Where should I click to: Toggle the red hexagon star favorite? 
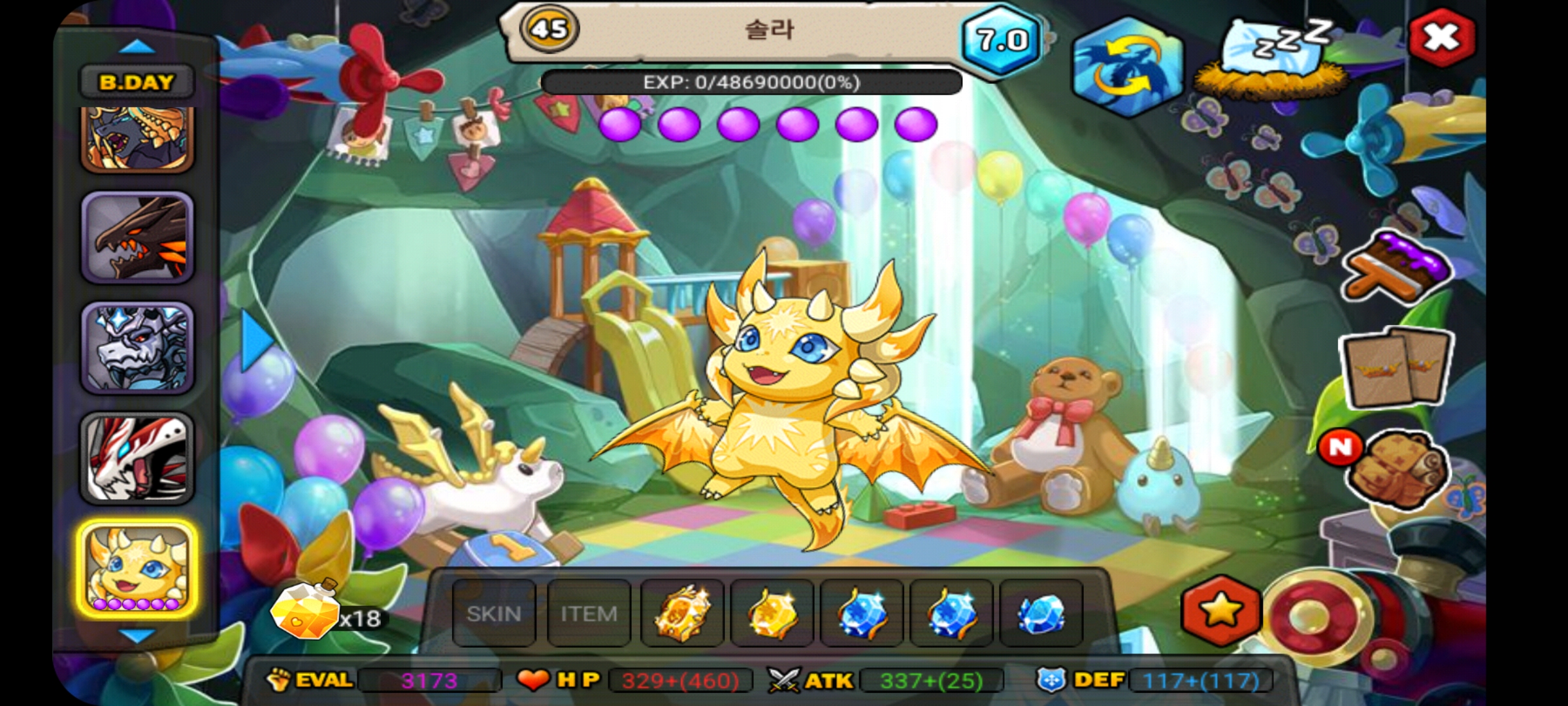click(1220, 612)
